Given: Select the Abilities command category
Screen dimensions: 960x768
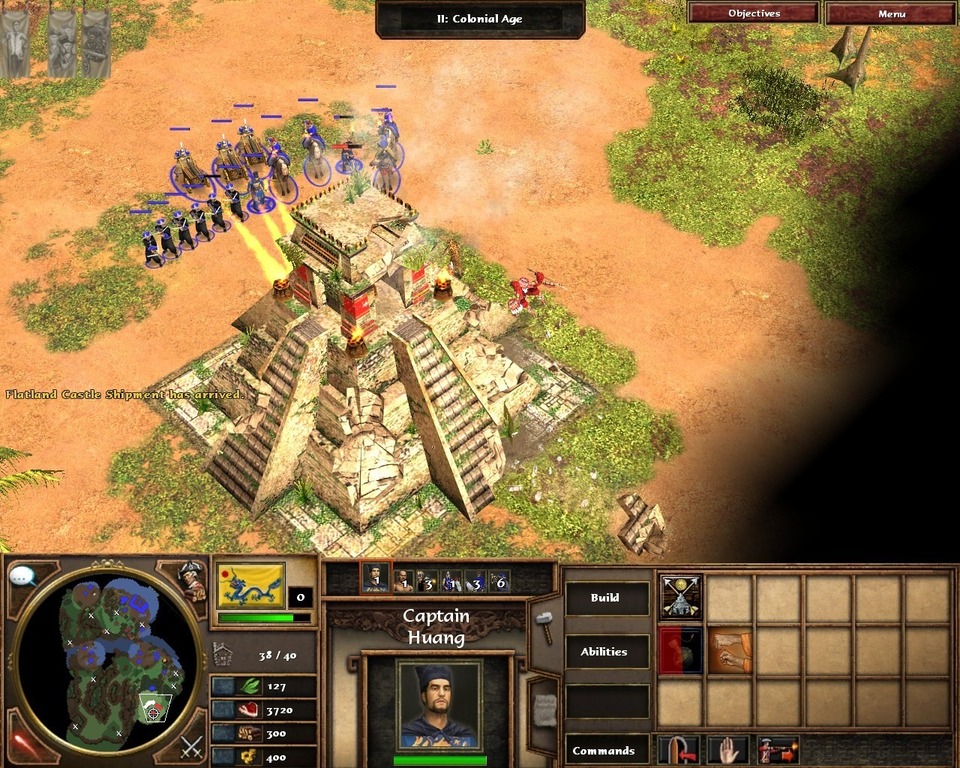Looking at the screenshot, I should pos(606,652).
